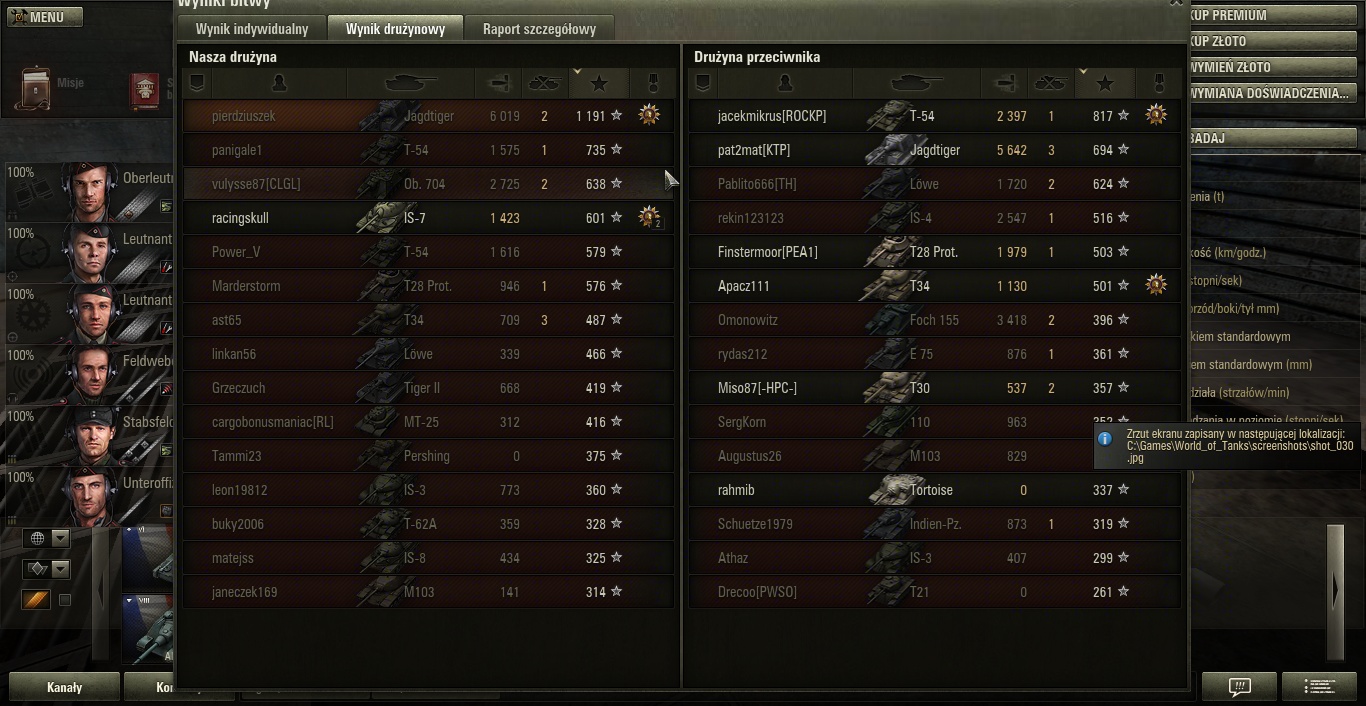The image size is (1366, 706).
Task: Click the Wymień złoto button
Action: coord(1270,67)
